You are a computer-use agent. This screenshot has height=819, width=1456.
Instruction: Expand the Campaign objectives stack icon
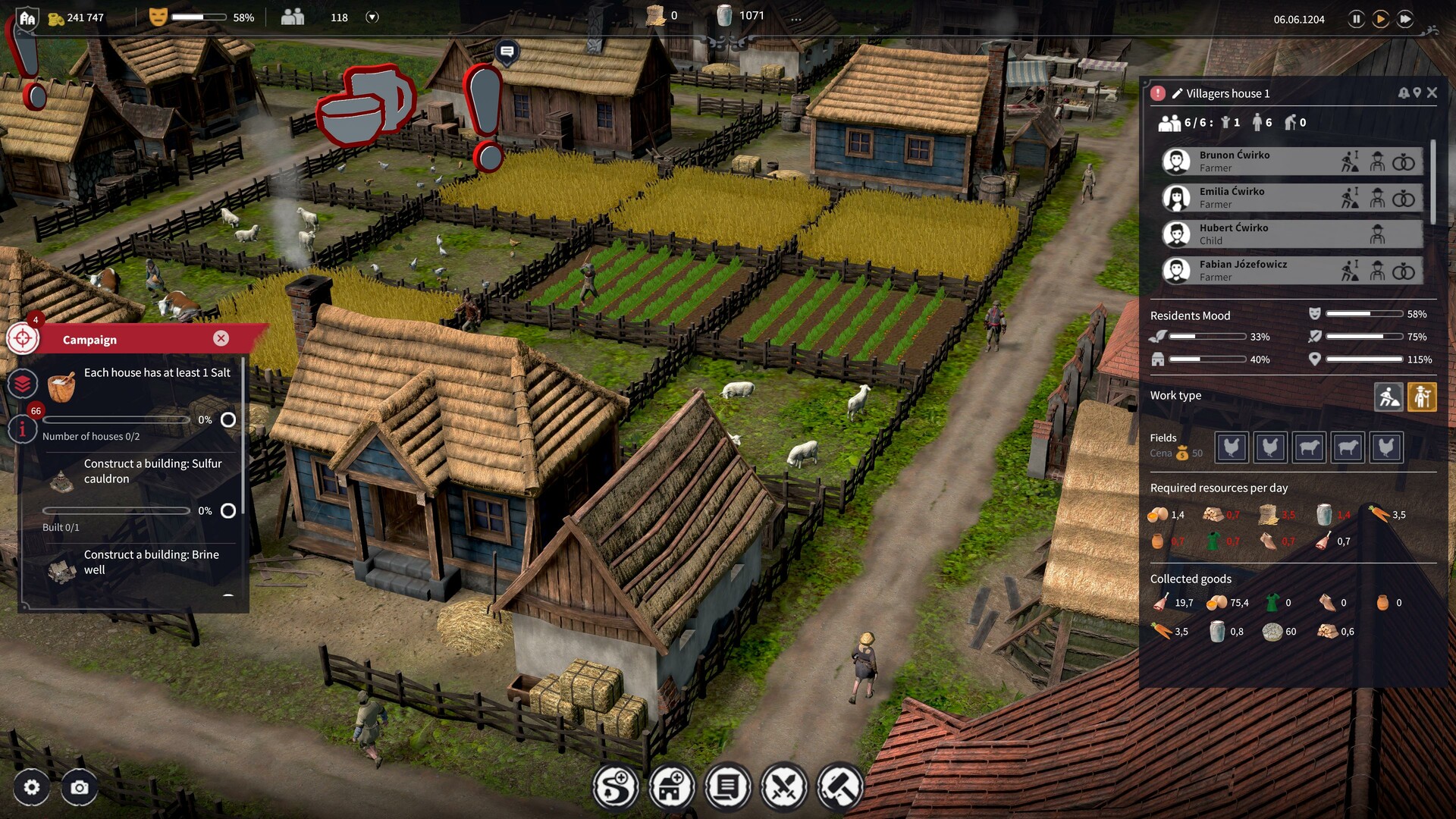22,384
